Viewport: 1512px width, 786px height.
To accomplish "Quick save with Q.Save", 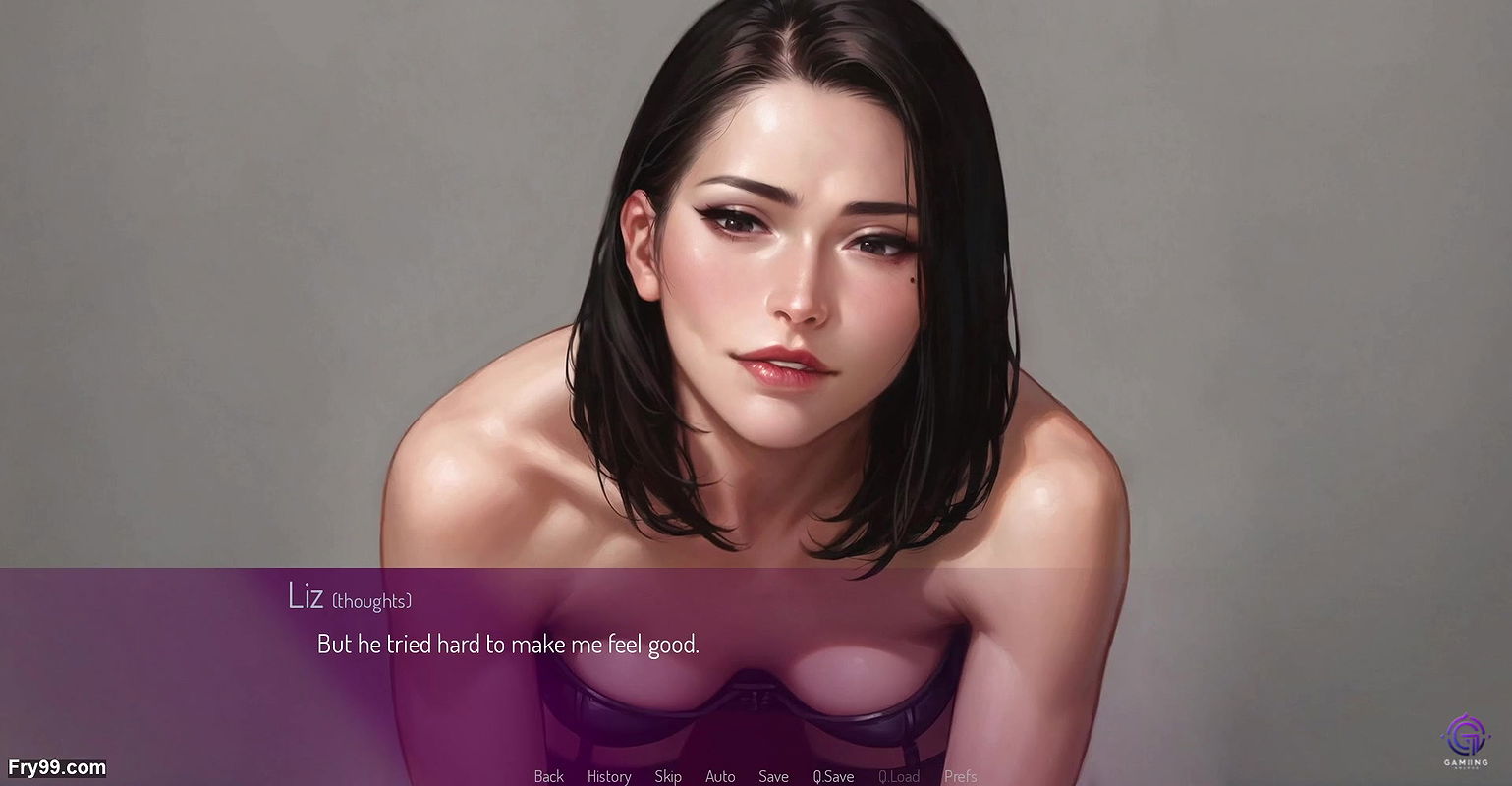I will click(833, 776).
